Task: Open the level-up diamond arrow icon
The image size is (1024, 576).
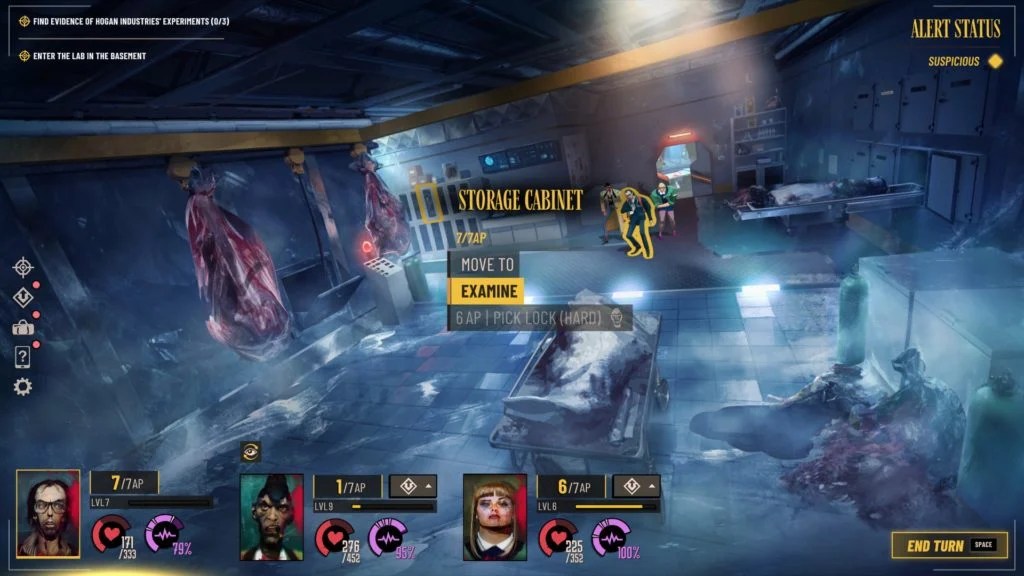Action: click(x=23, y=297)
